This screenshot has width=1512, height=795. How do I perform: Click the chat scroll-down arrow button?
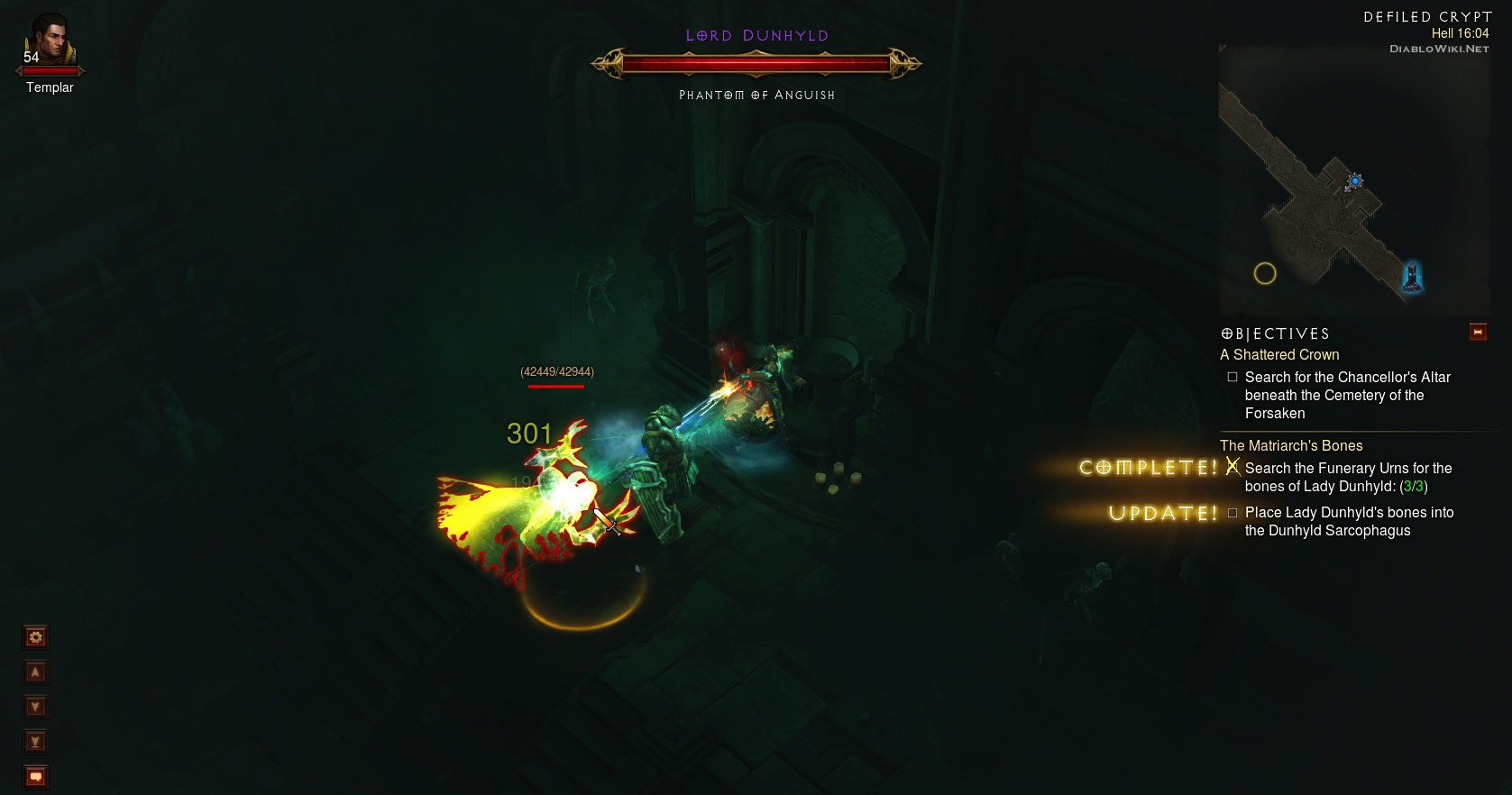pos(35,707)
